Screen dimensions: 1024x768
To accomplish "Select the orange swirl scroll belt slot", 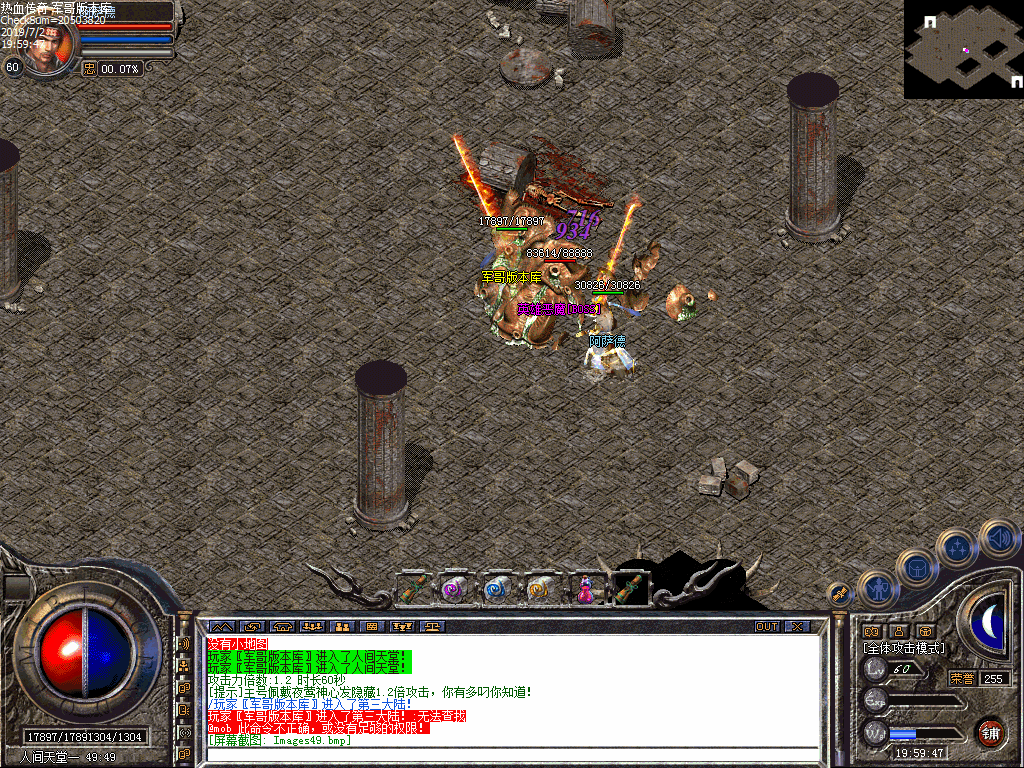I will pos(541,590).
